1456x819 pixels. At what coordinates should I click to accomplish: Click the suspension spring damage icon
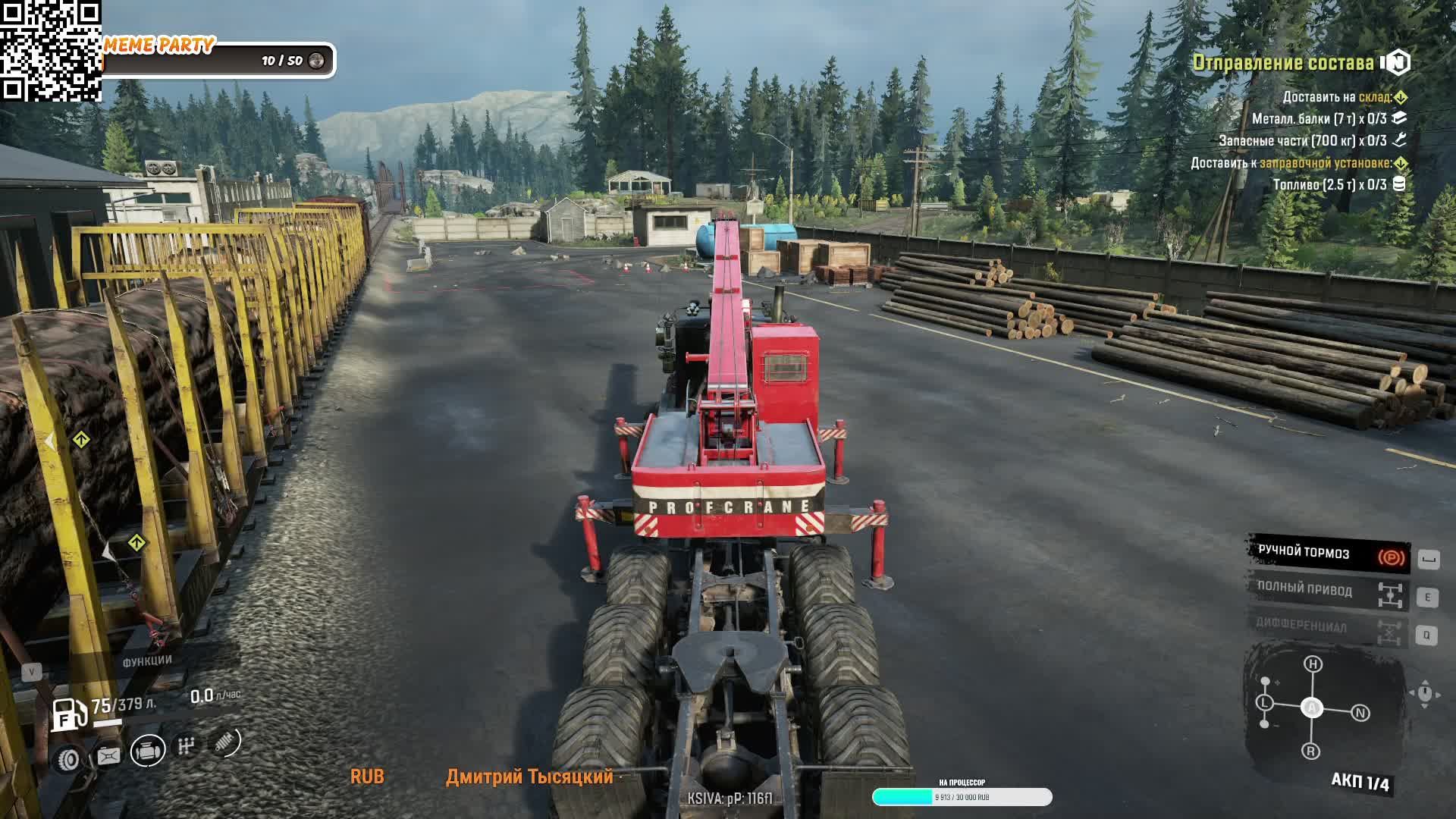224,743
